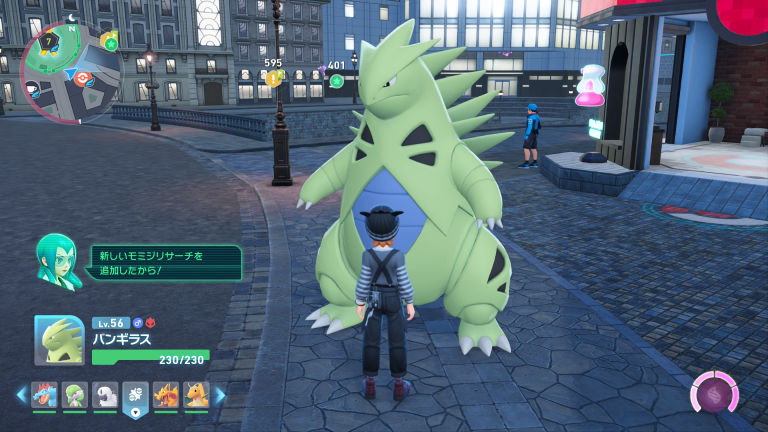Click the wild zone 7 marker on the minimap
Screen dimensions: 768x432
(x=47, y=41)
